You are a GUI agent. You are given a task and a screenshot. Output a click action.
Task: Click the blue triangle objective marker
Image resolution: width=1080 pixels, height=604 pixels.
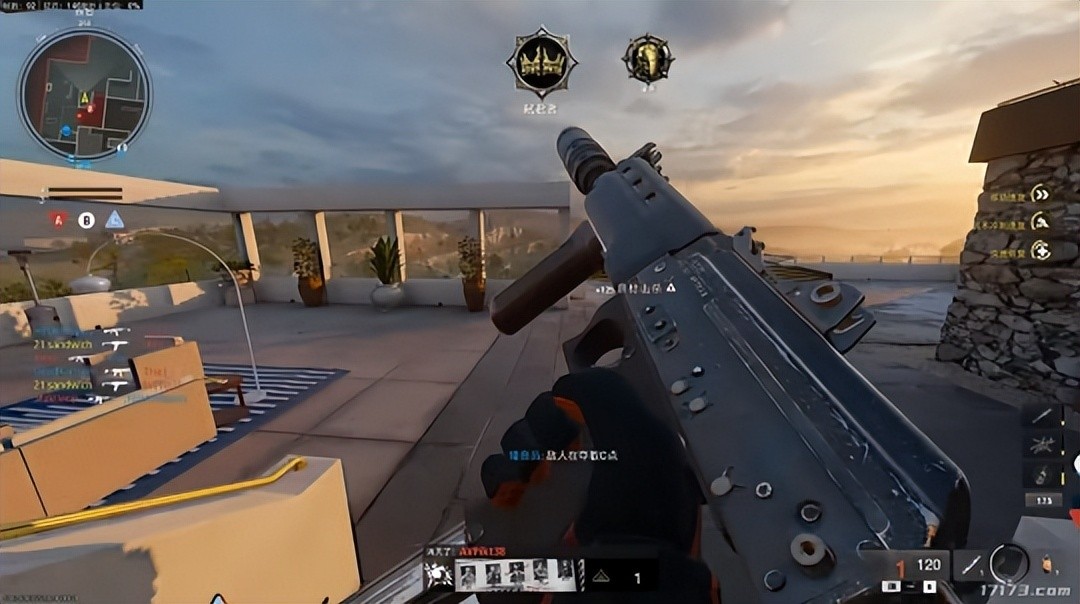(x=115, y=220)
